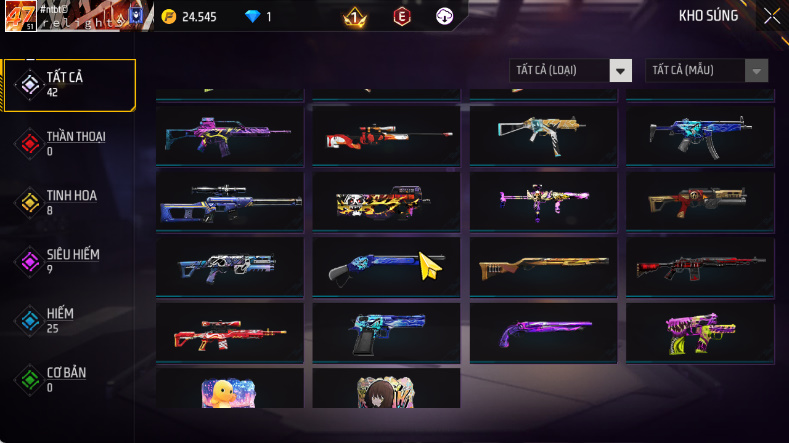
Task: Open the brown-haired girl skin thumbnail
Action: (385, 390)
